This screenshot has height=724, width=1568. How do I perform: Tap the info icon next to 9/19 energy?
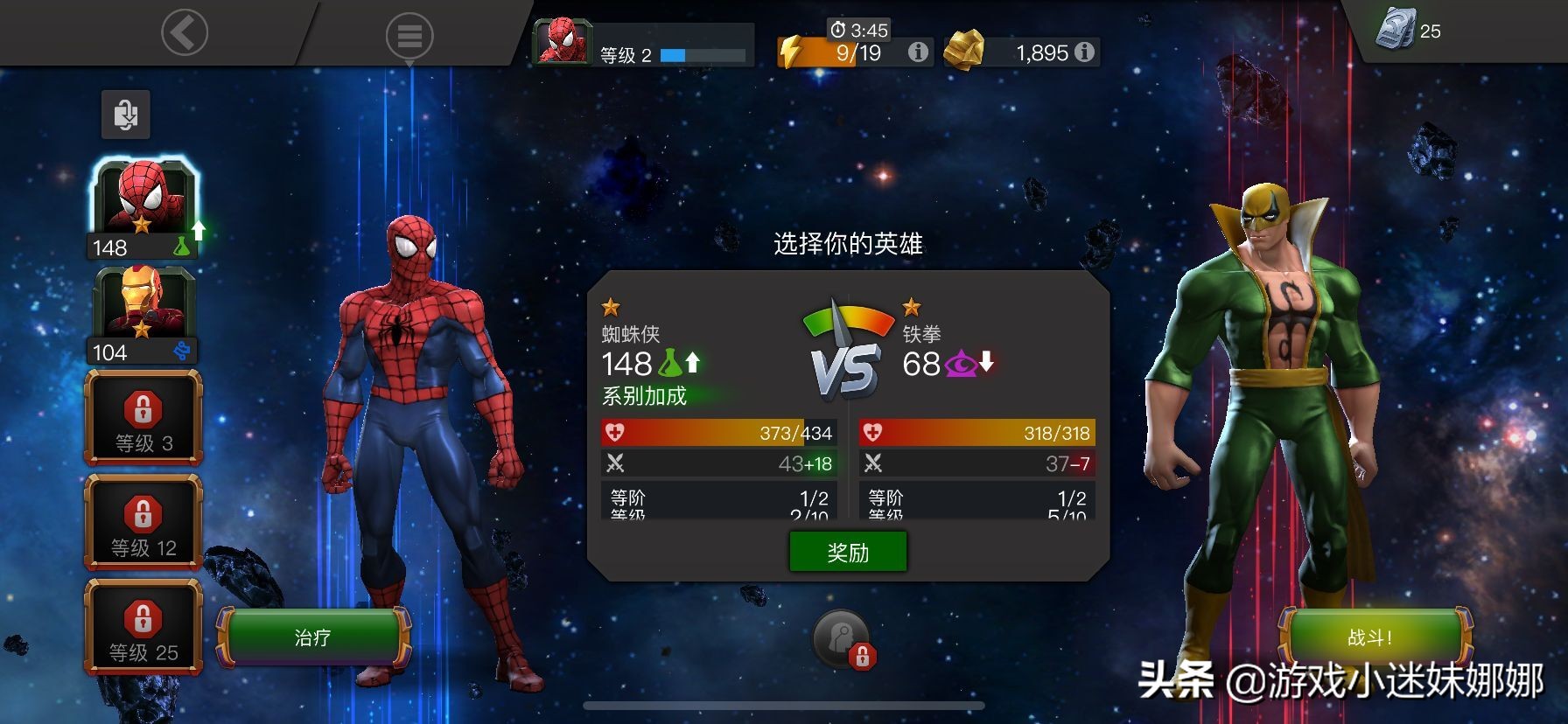click(917, 52)
